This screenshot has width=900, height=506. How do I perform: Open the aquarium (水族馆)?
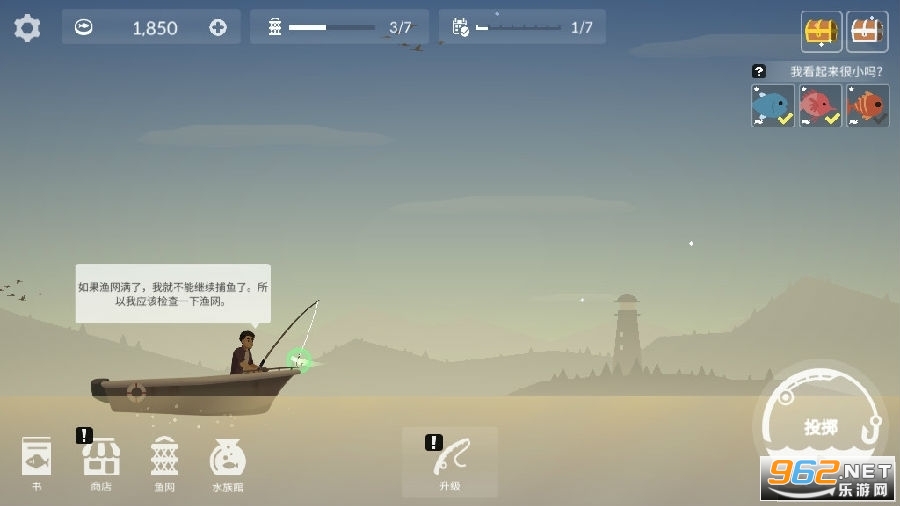(x=227, y=460)
